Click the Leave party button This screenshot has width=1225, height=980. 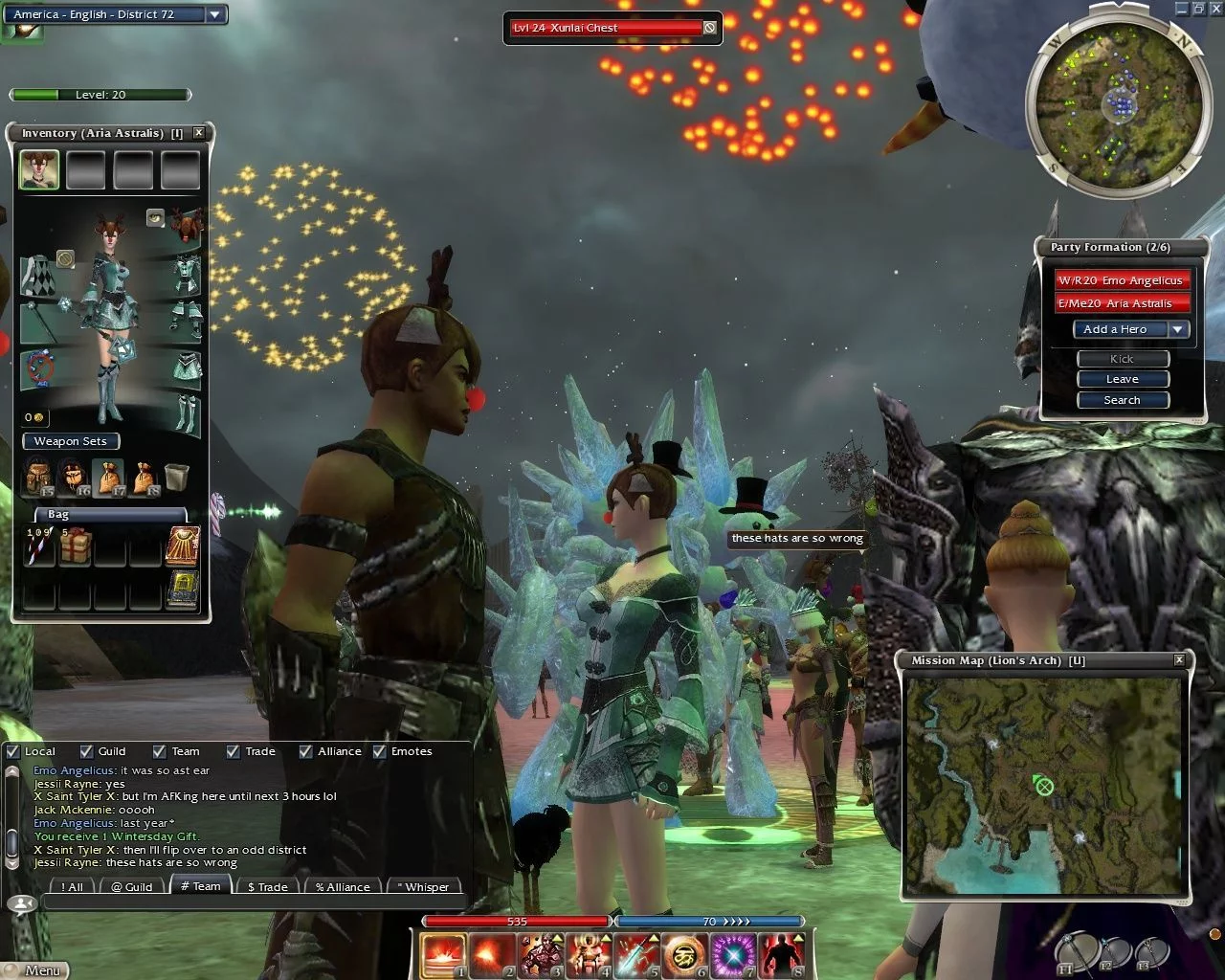click(1122, 379)
